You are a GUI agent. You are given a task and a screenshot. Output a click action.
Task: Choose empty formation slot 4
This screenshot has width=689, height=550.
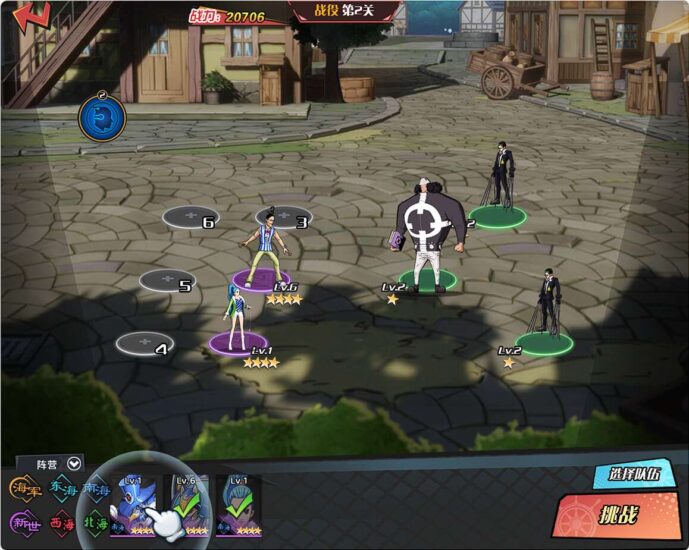point(145,344)
